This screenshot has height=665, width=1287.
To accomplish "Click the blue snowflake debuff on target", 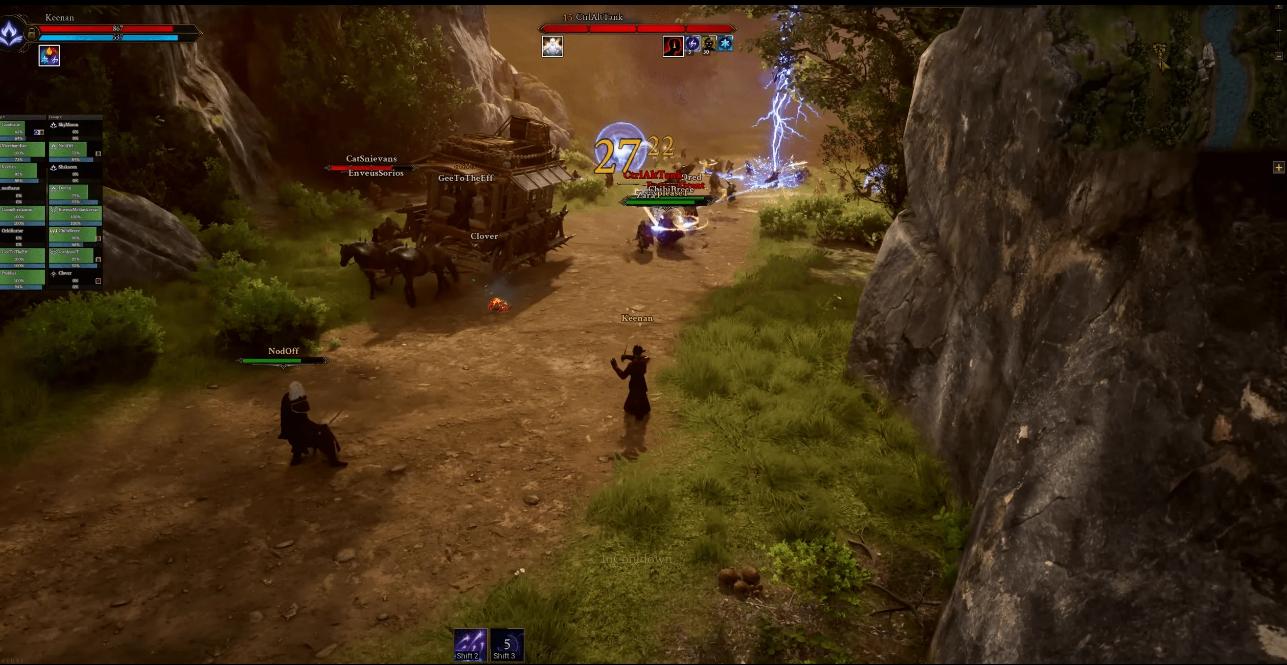I will (725, 44).
